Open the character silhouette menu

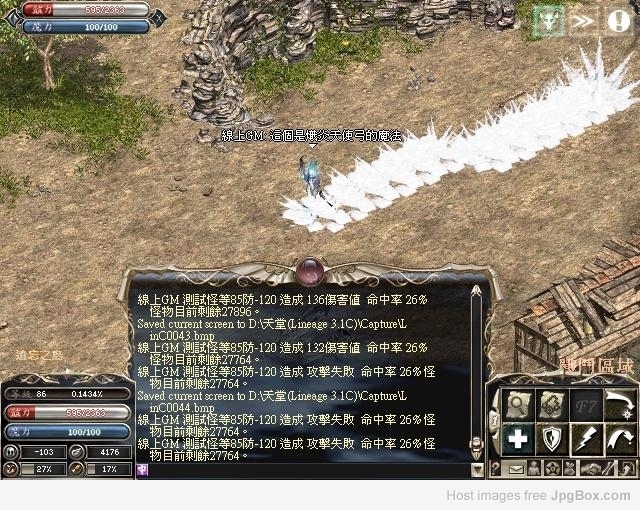coord(535,468)
